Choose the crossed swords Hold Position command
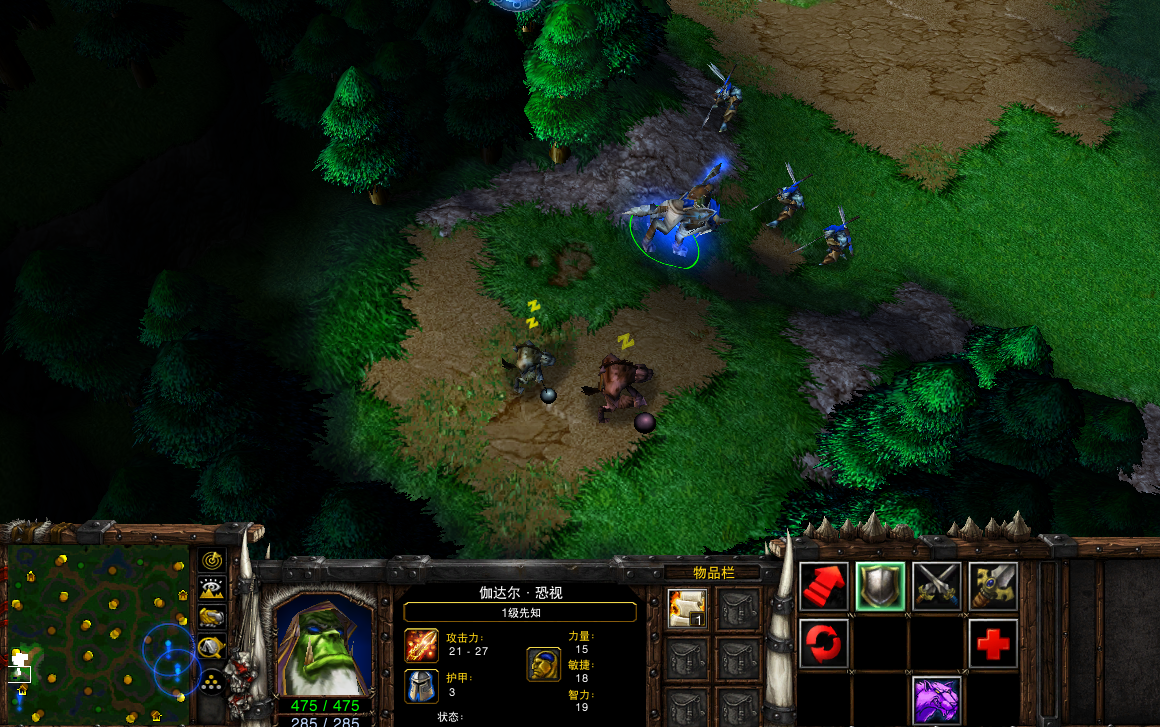 [937, 587]
